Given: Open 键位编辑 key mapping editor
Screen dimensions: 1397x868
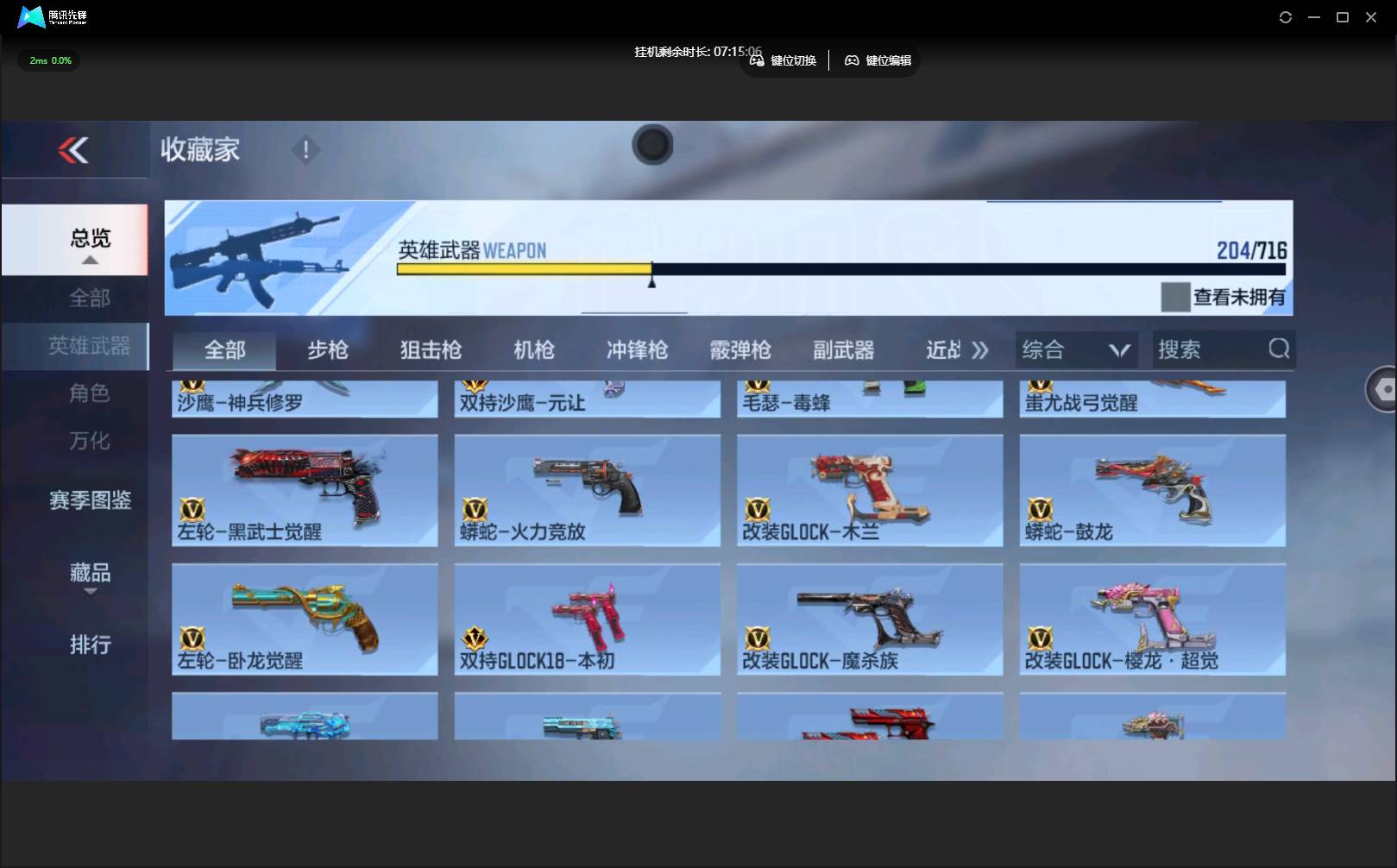Looking at the screenshot, I should 878,60.
